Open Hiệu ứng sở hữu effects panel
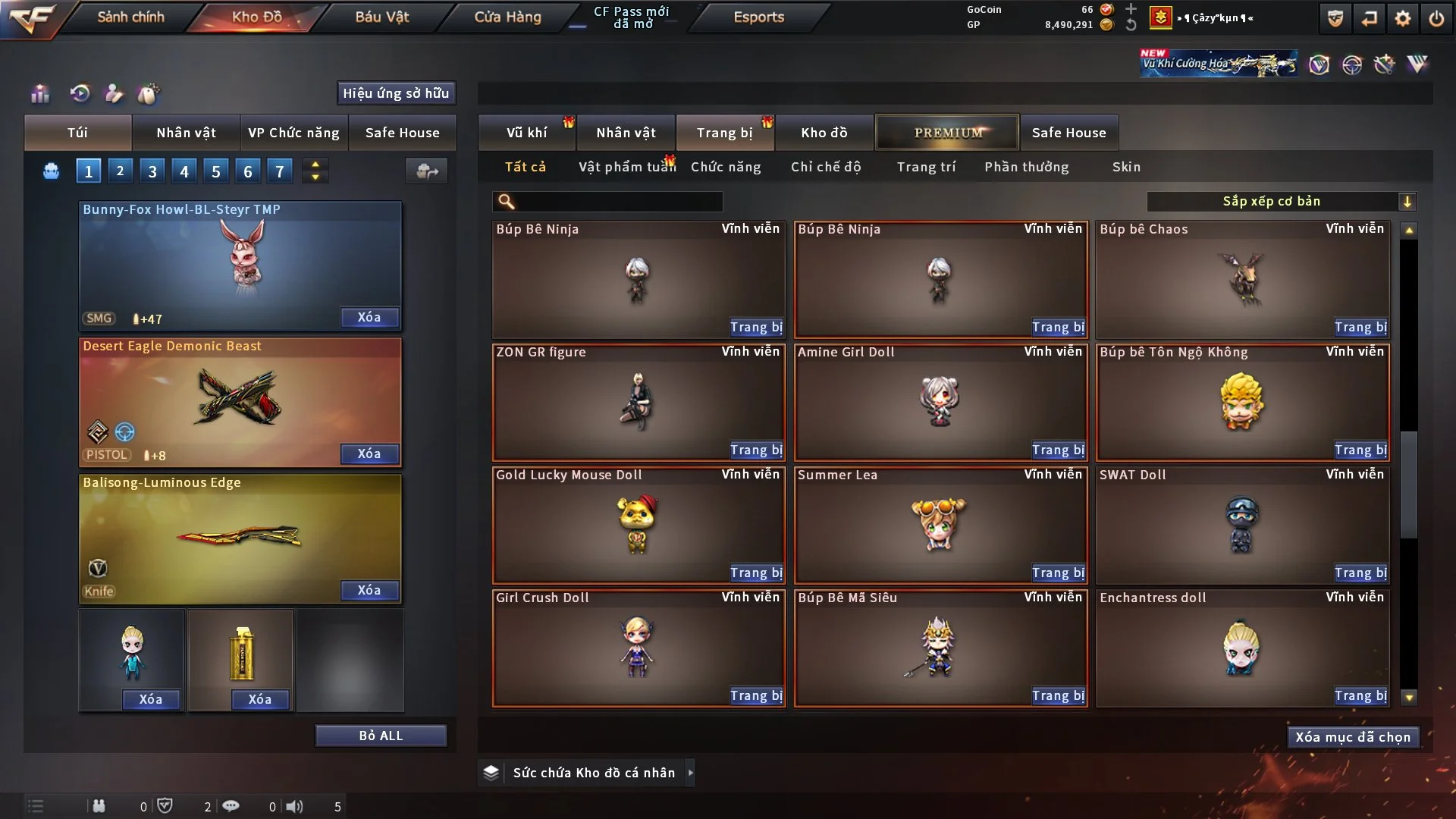1456x819 pixels. point(396,93)
